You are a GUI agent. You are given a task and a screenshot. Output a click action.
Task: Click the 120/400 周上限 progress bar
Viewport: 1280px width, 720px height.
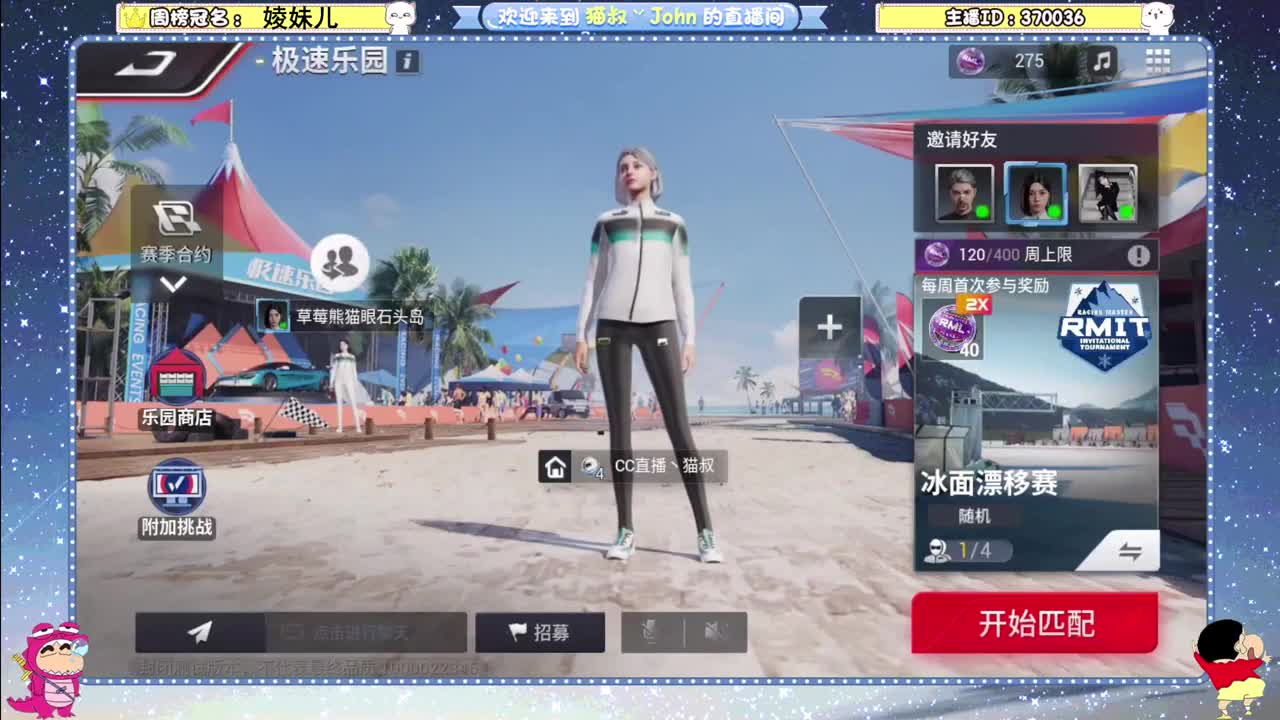[x=1030, y=255]
